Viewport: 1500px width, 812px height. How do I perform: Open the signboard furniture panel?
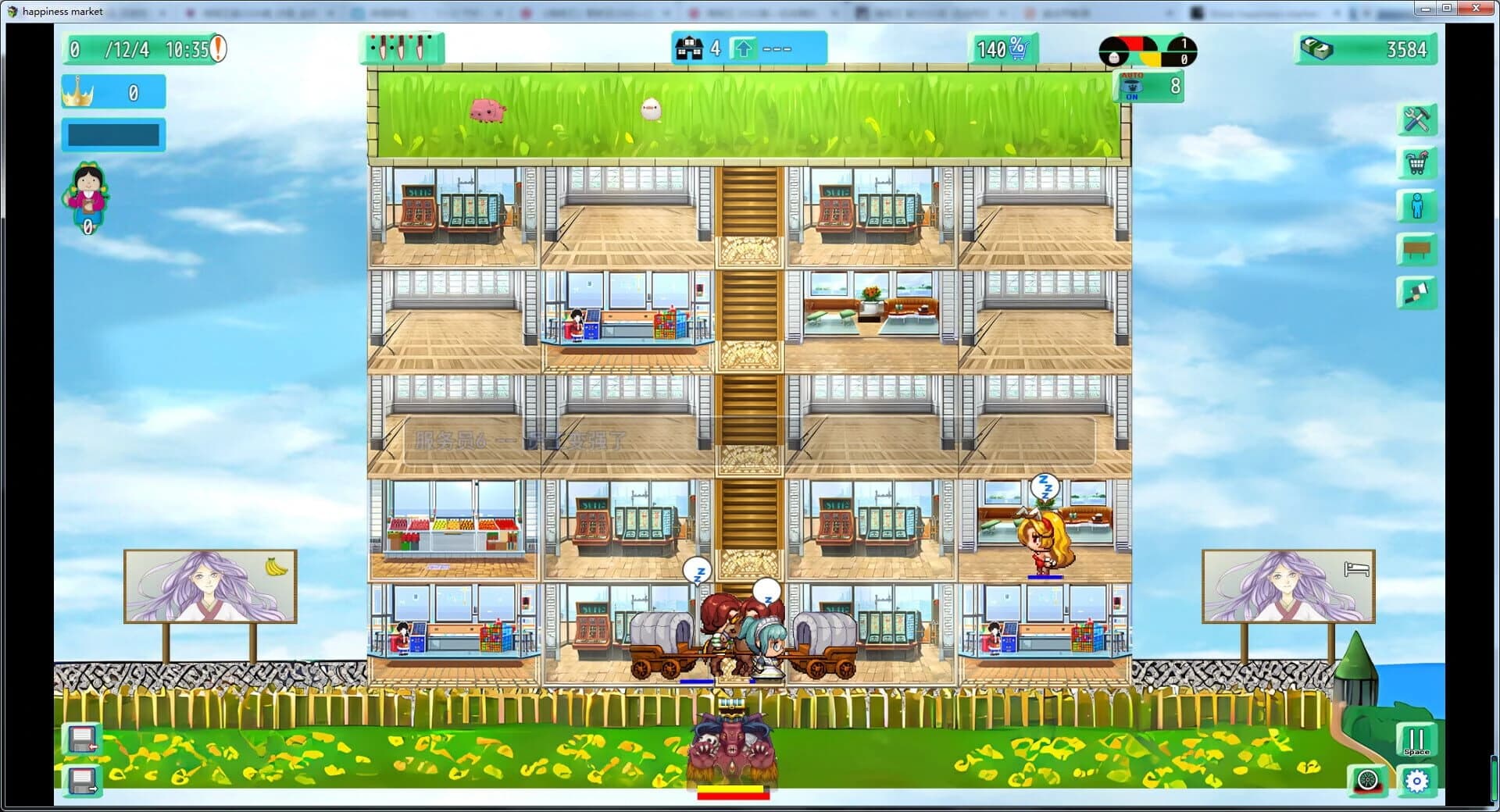pos(1416,248)
